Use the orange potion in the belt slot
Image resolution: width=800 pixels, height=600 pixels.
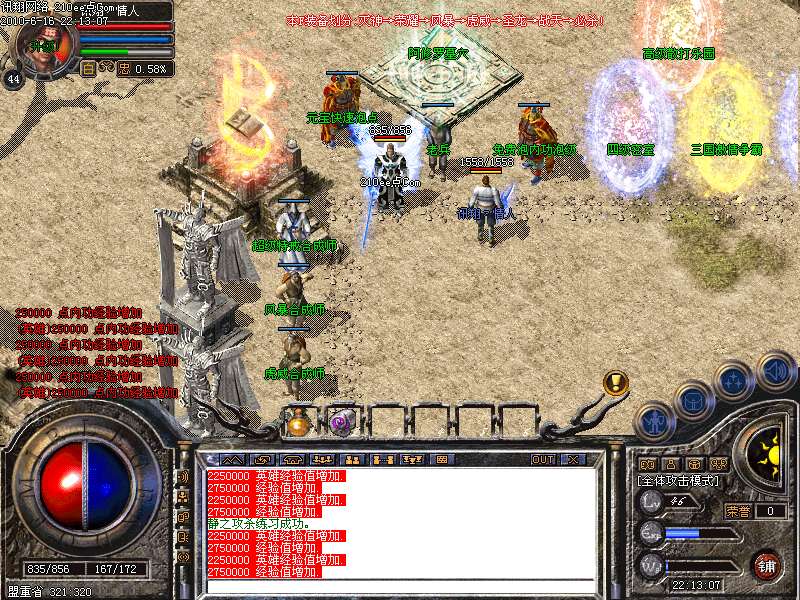[x=299, y=422]
